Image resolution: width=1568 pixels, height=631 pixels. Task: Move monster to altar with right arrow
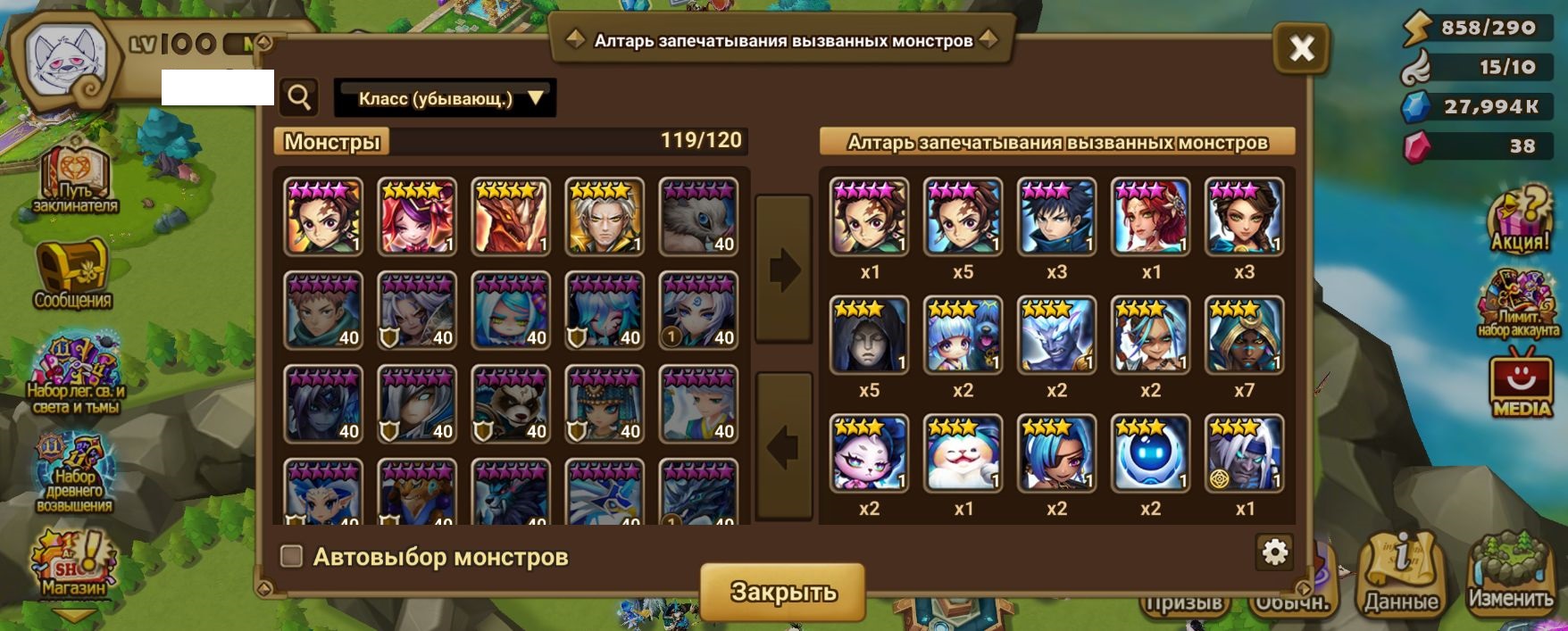pyautogui.click(x=783, y=269)
